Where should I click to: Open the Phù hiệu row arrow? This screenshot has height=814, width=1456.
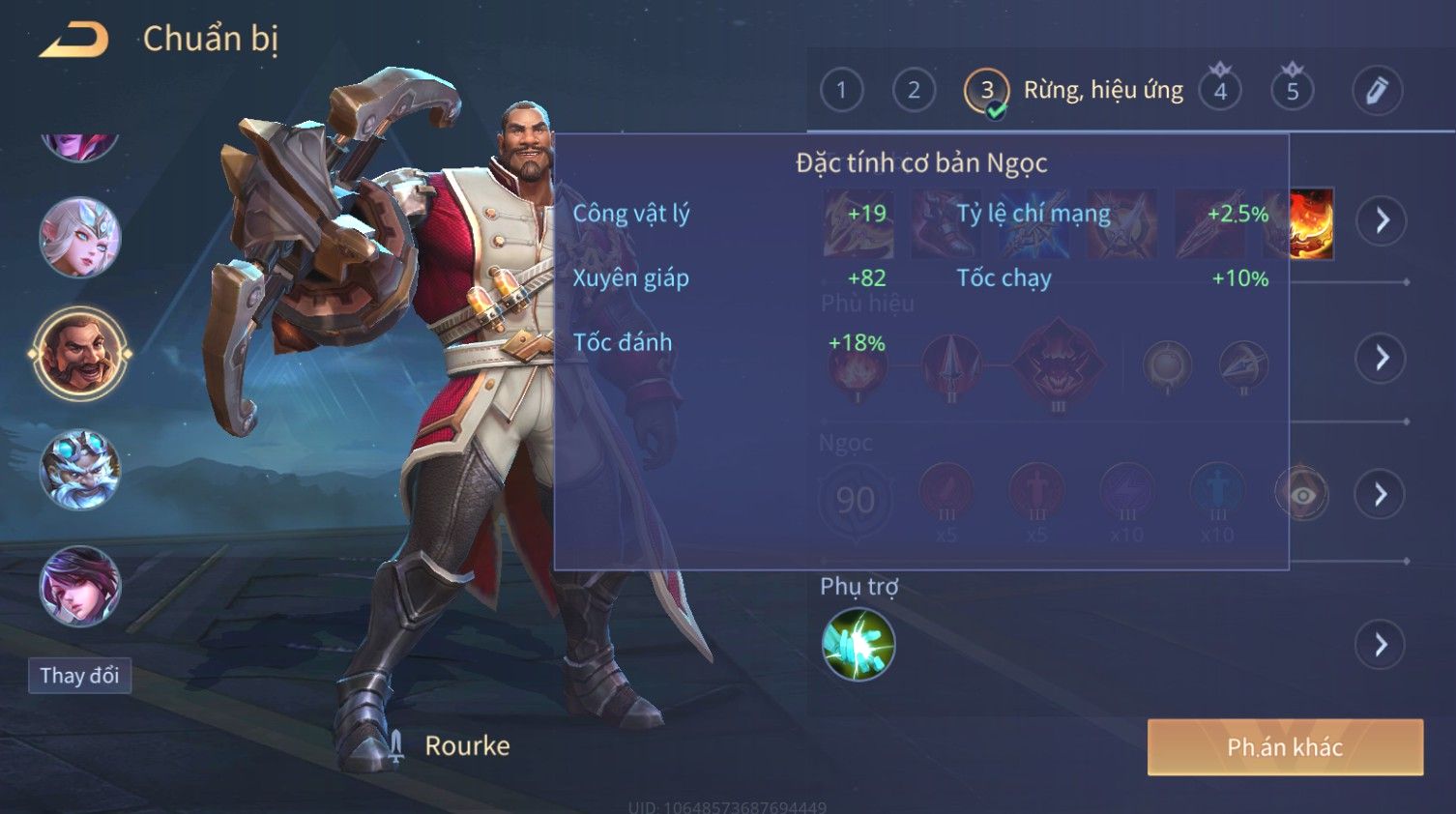[1381, 358]
